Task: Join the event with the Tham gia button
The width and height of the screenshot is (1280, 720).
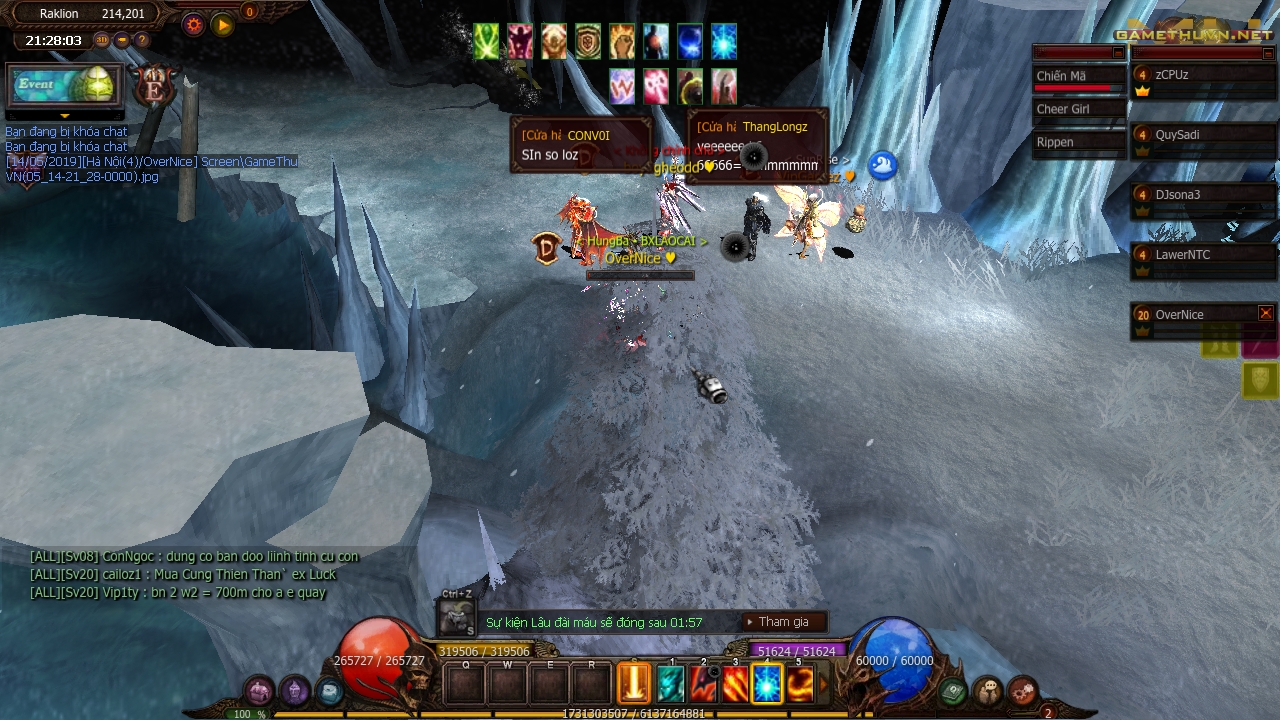Action: (784, 622)
